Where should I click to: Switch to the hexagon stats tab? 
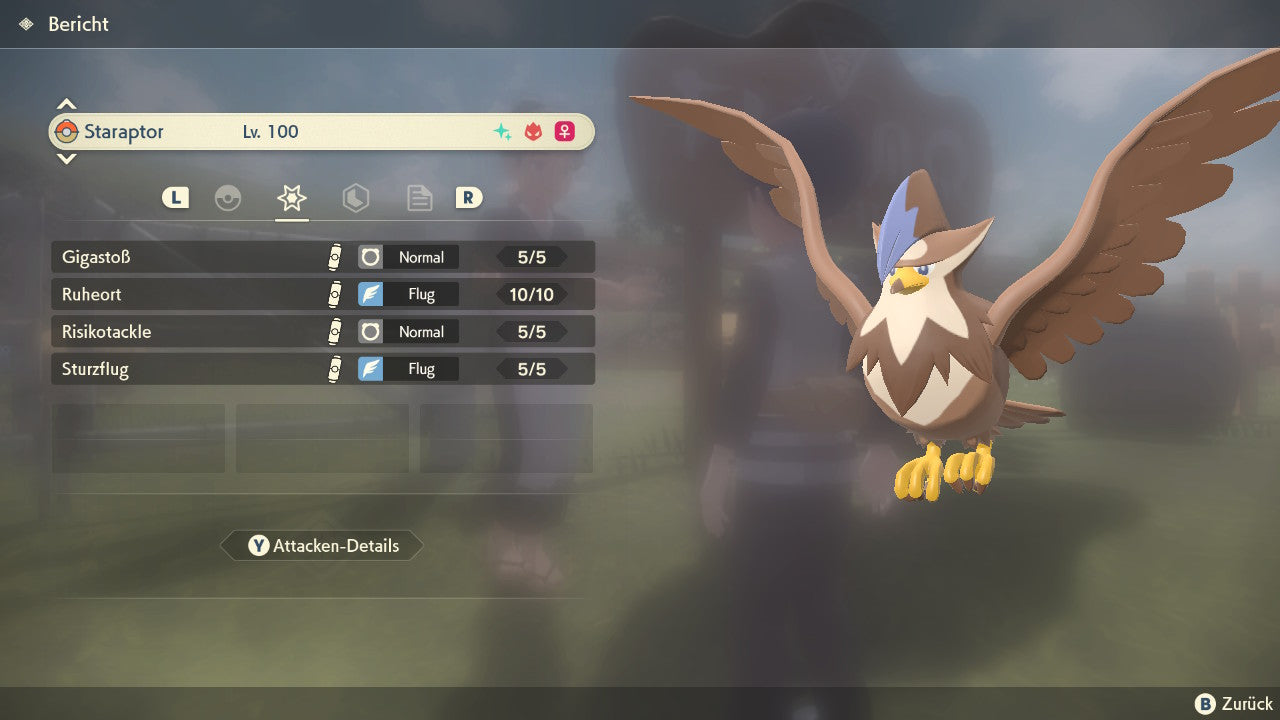coord(355,198)
